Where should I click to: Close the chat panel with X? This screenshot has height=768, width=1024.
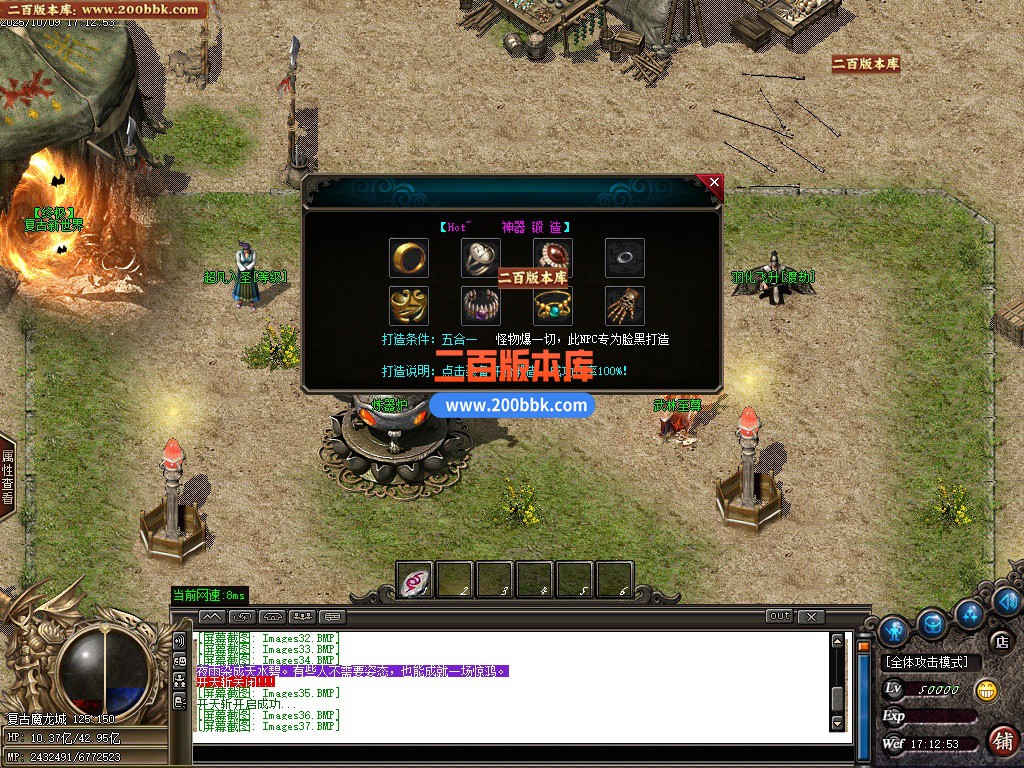[x=811, y=616]
